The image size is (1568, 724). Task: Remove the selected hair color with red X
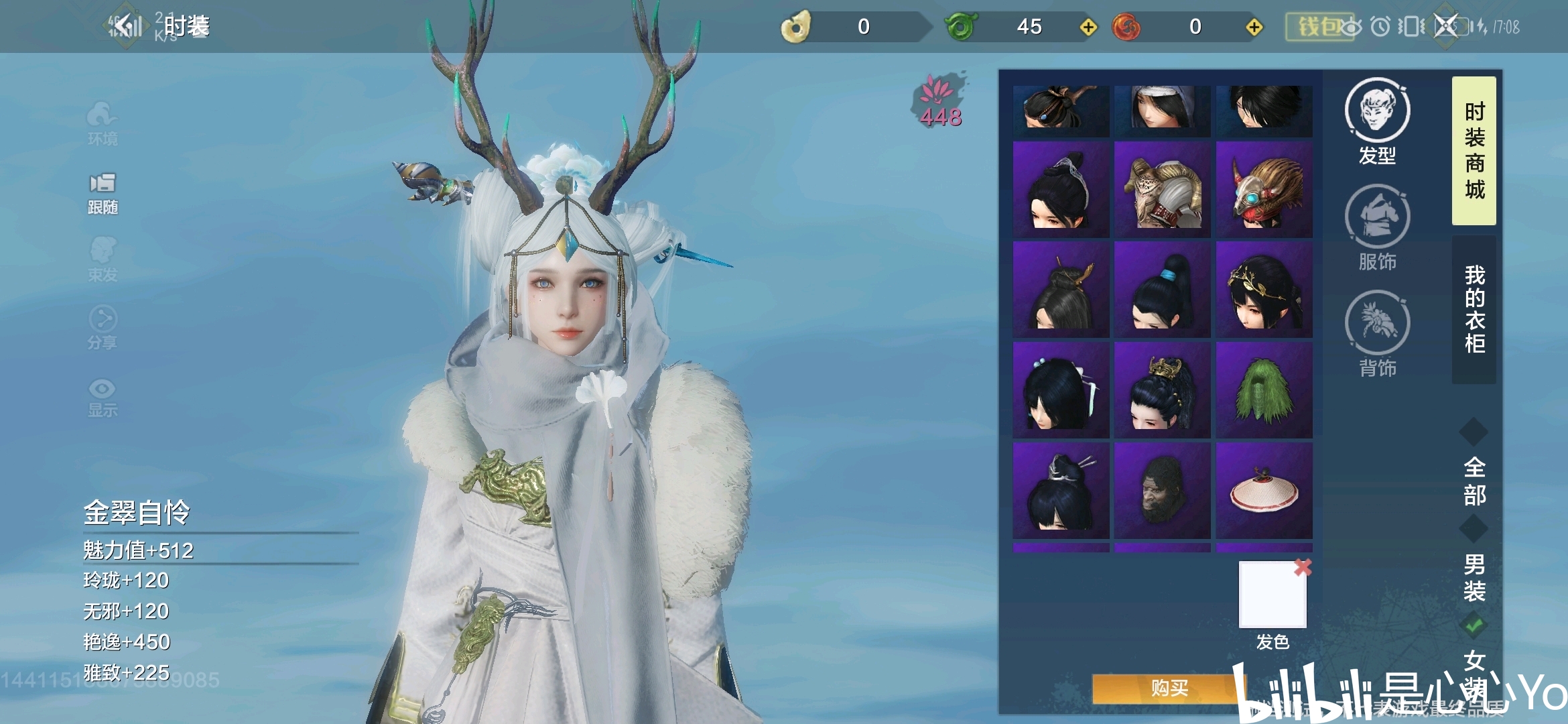1303,567
